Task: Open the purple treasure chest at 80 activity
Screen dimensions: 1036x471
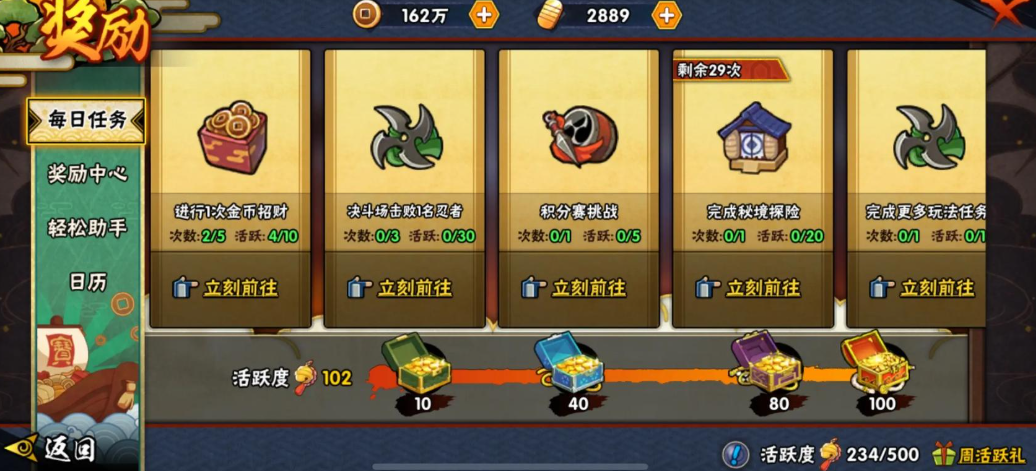Action: 766,361
